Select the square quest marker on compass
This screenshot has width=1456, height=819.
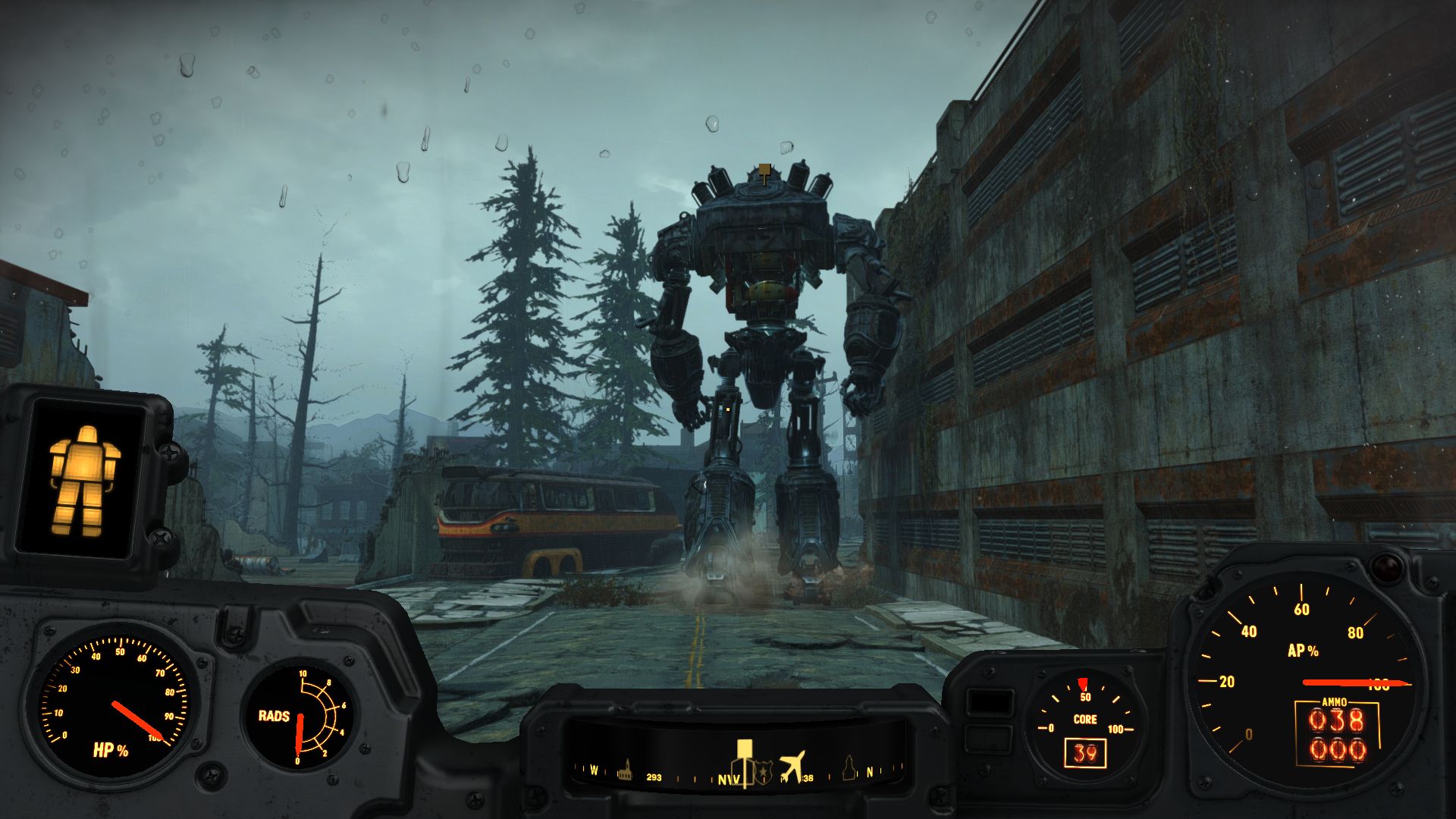(x=744, y=751)
